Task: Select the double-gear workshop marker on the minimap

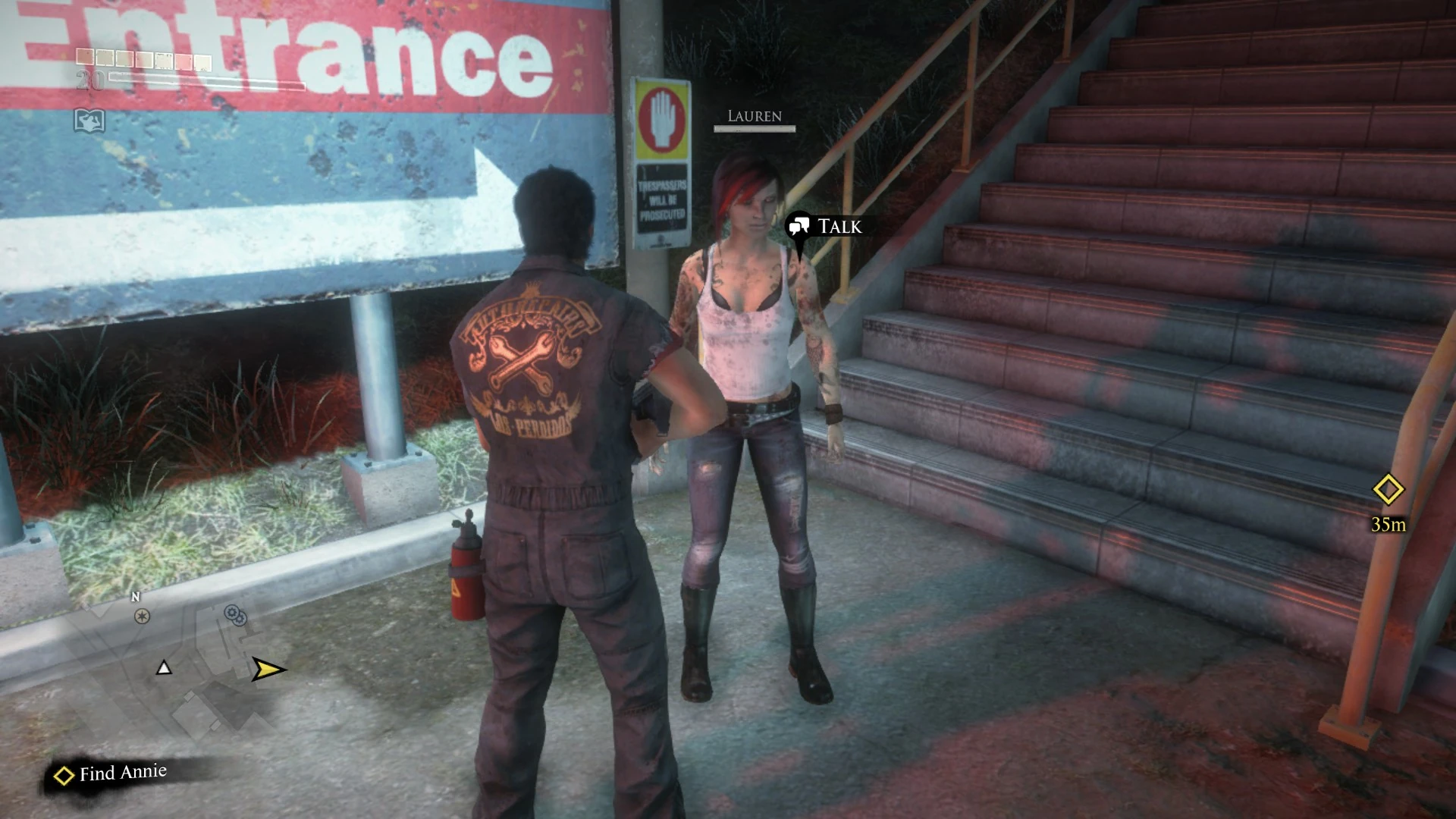Action: pos(234,617)
